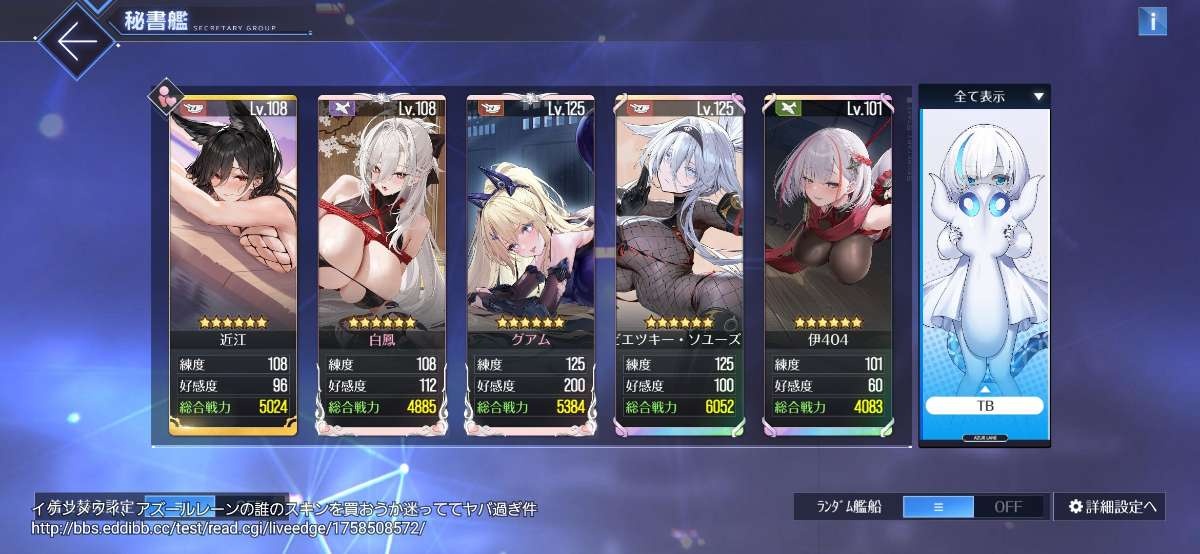
Task: Turn random ship toggle OFF
Action: (1008, 506)
